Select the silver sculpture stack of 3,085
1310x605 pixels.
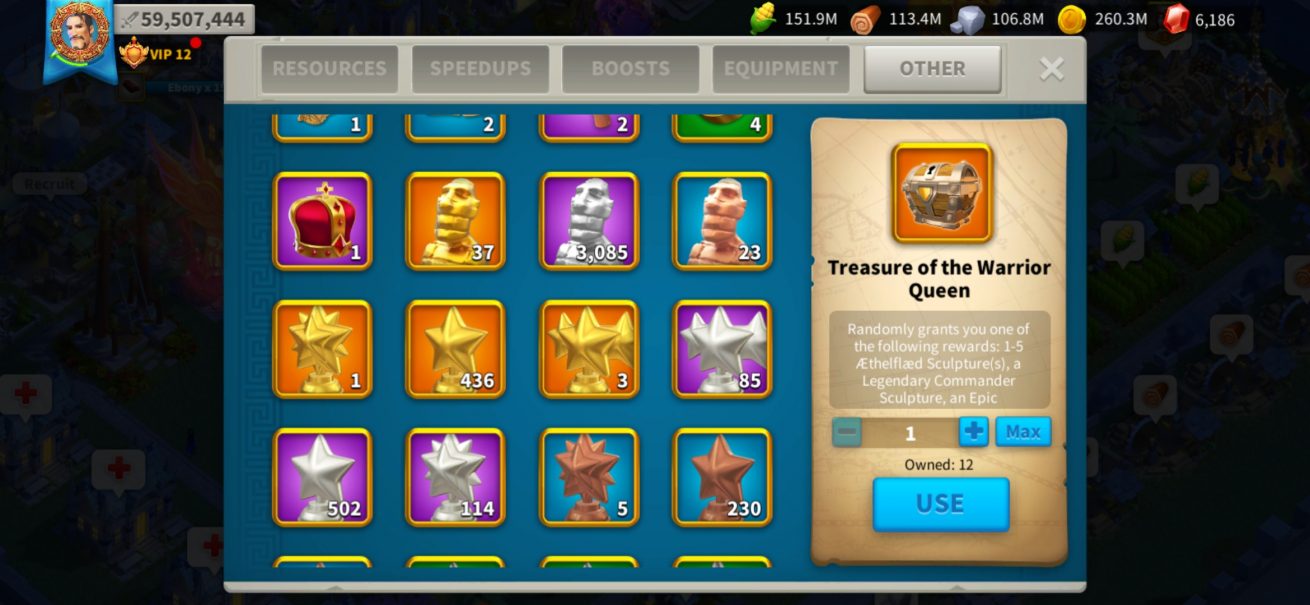click(x=589, y=221)
